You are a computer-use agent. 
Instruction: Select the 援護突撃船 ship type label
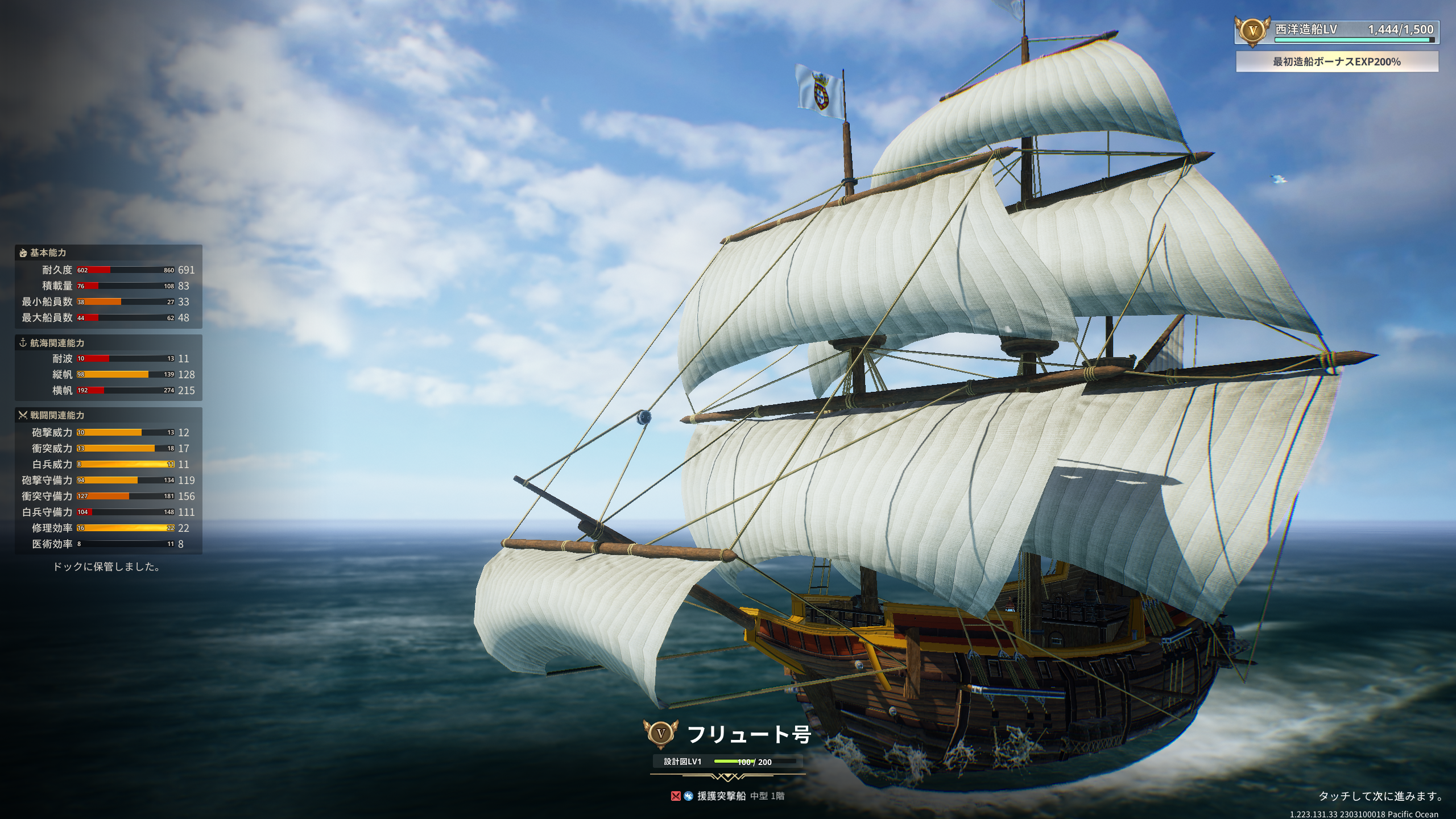(721, 796)
